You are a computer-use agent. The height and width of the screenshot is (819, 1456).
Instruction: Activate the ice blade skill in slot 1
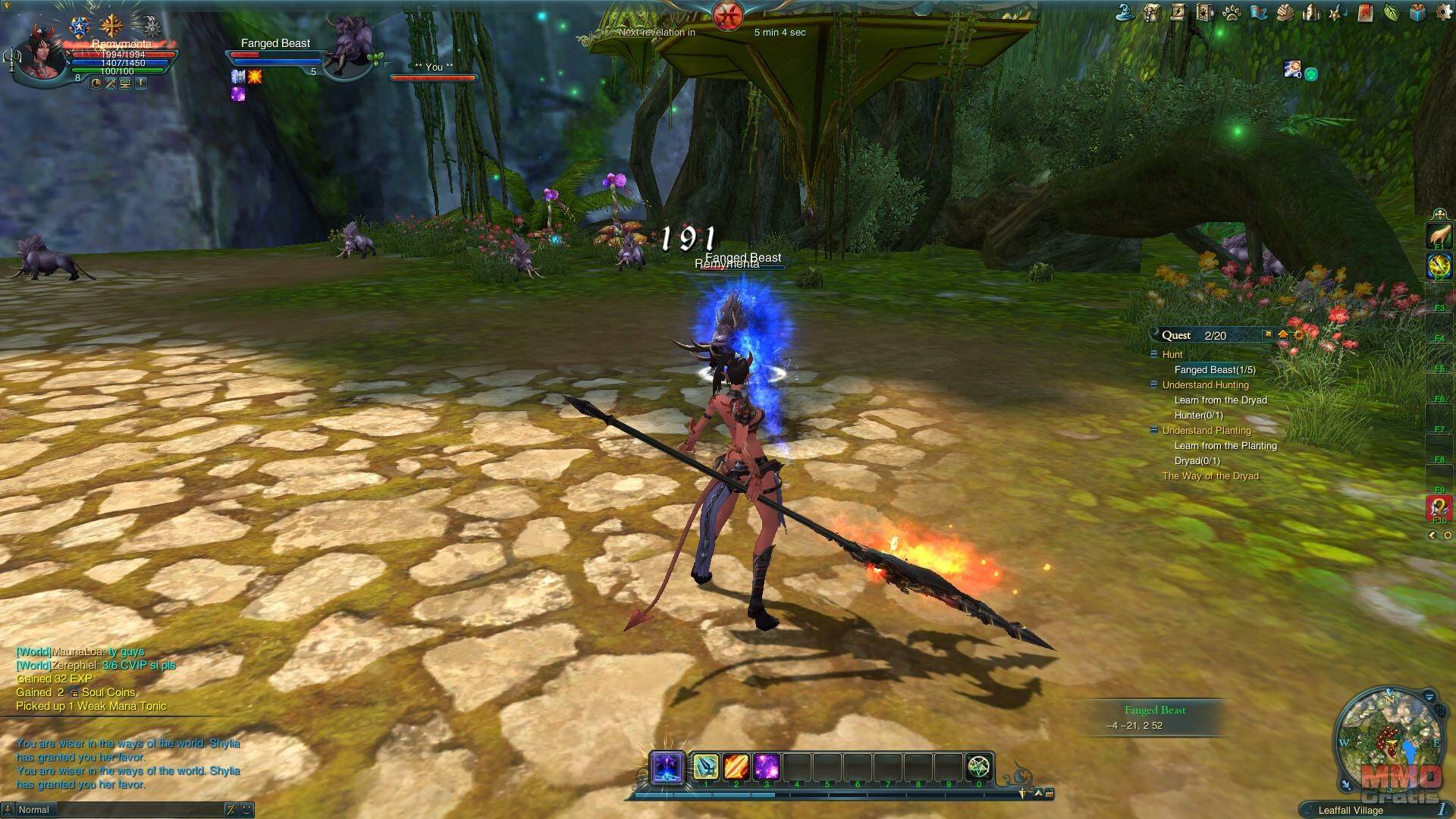pyautogui.click(x=705, y=767)
